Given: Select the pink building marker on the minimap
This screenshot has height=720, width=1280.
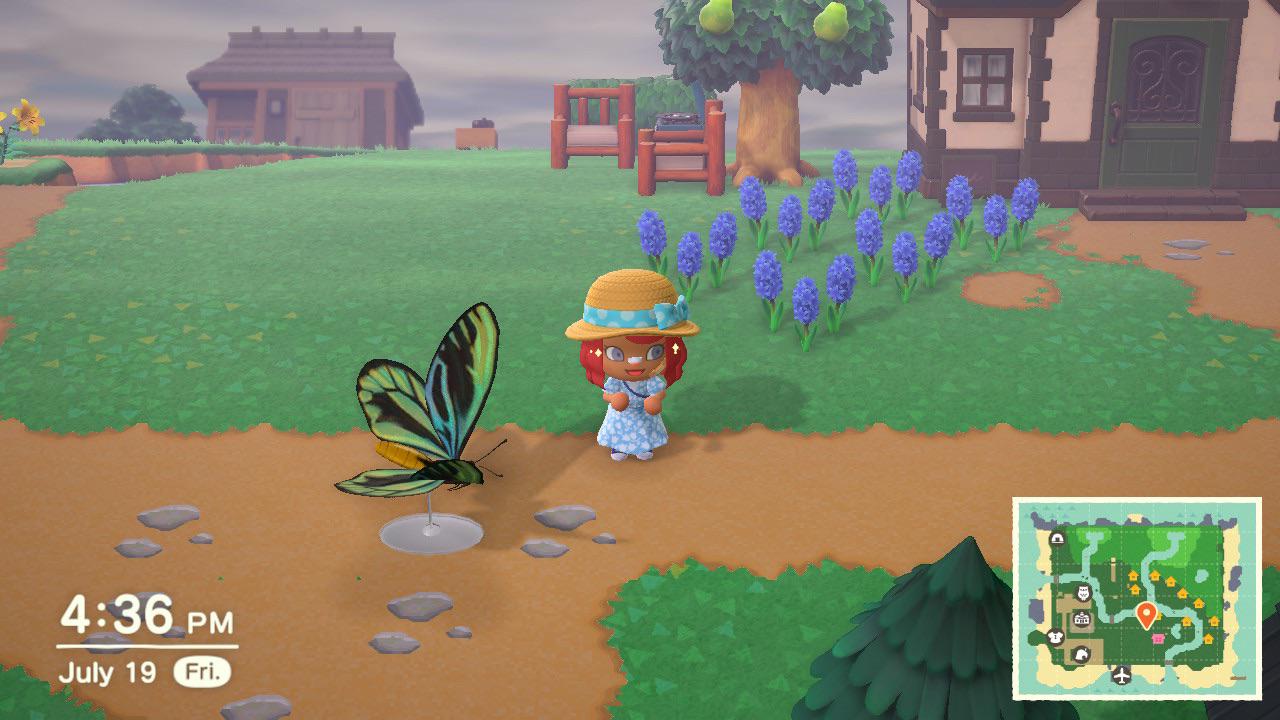Looking at the screenshot, I should coord(1157,639).
